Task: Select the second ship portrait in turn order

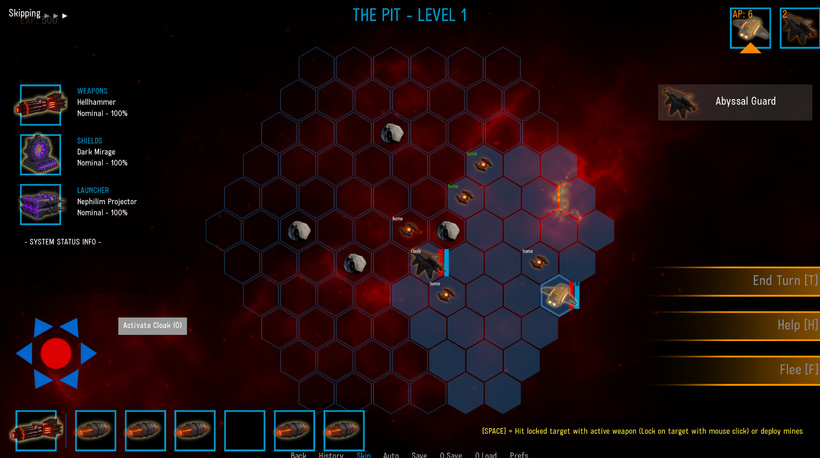Action: coord(800,28)
